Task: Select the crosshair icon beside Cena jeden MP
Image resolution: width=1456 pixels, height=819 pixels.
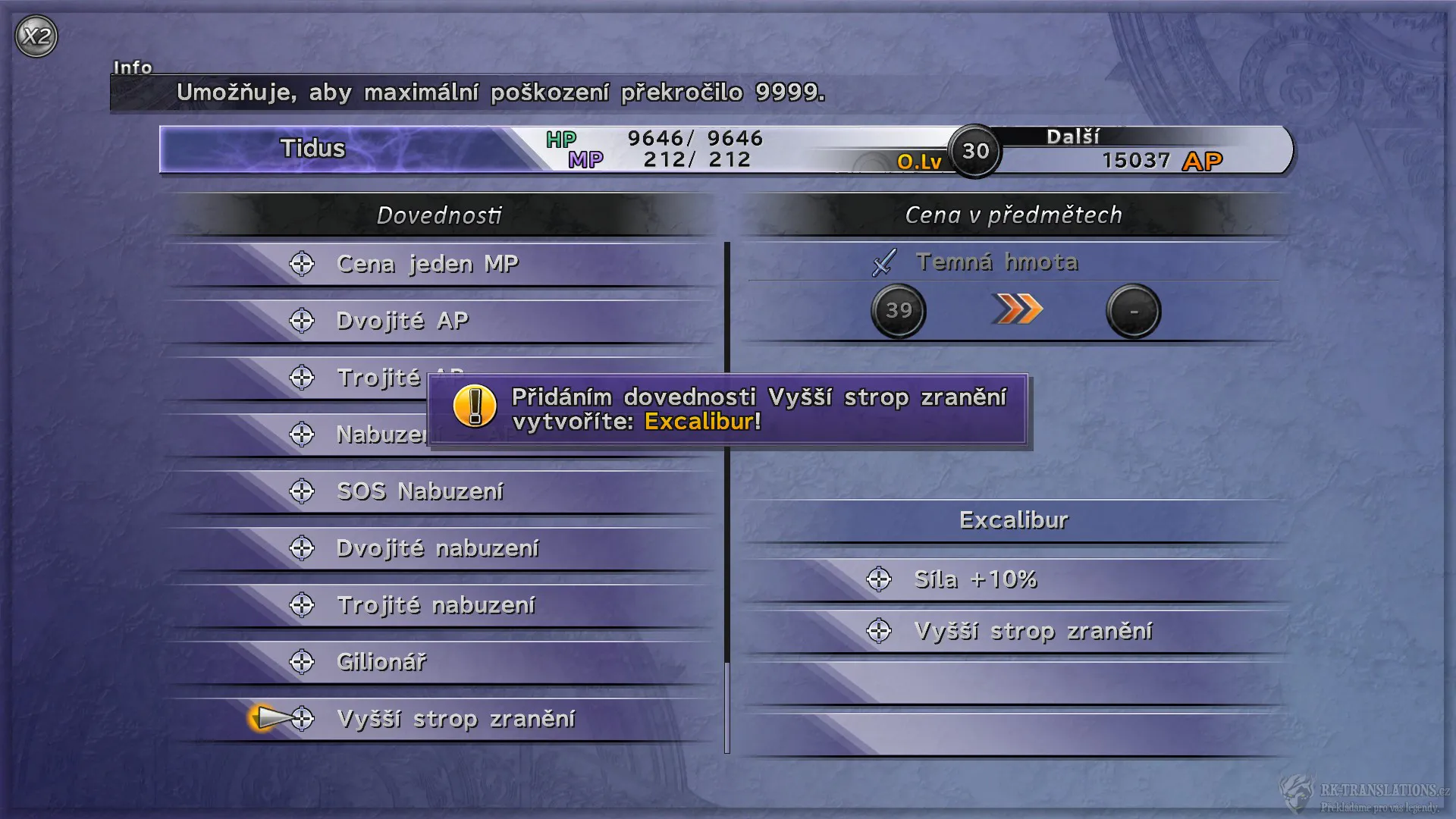Action: 303,264
